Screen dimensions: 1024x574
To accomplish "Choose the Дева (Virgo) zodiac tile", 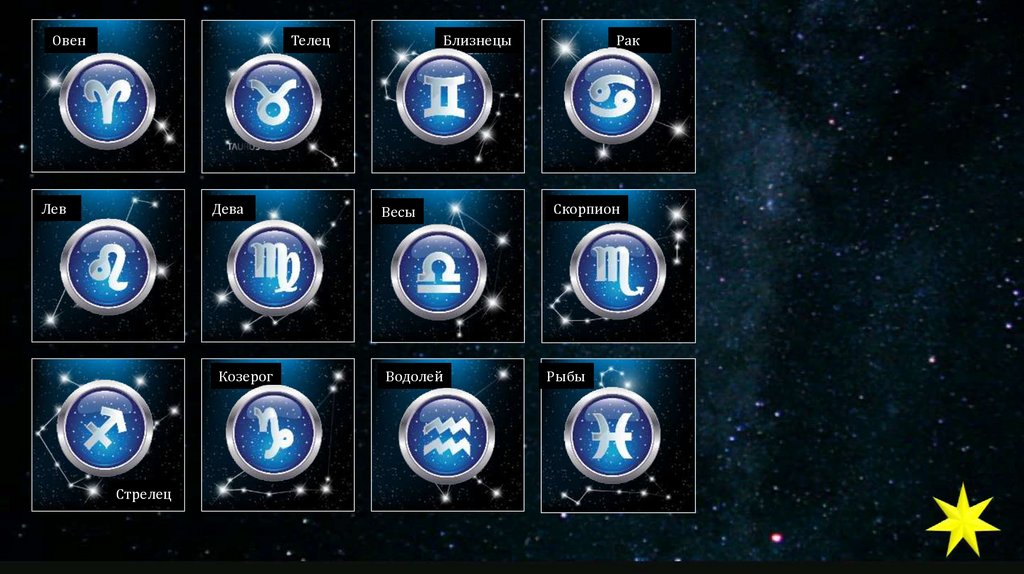I will (x=277, y=267).
